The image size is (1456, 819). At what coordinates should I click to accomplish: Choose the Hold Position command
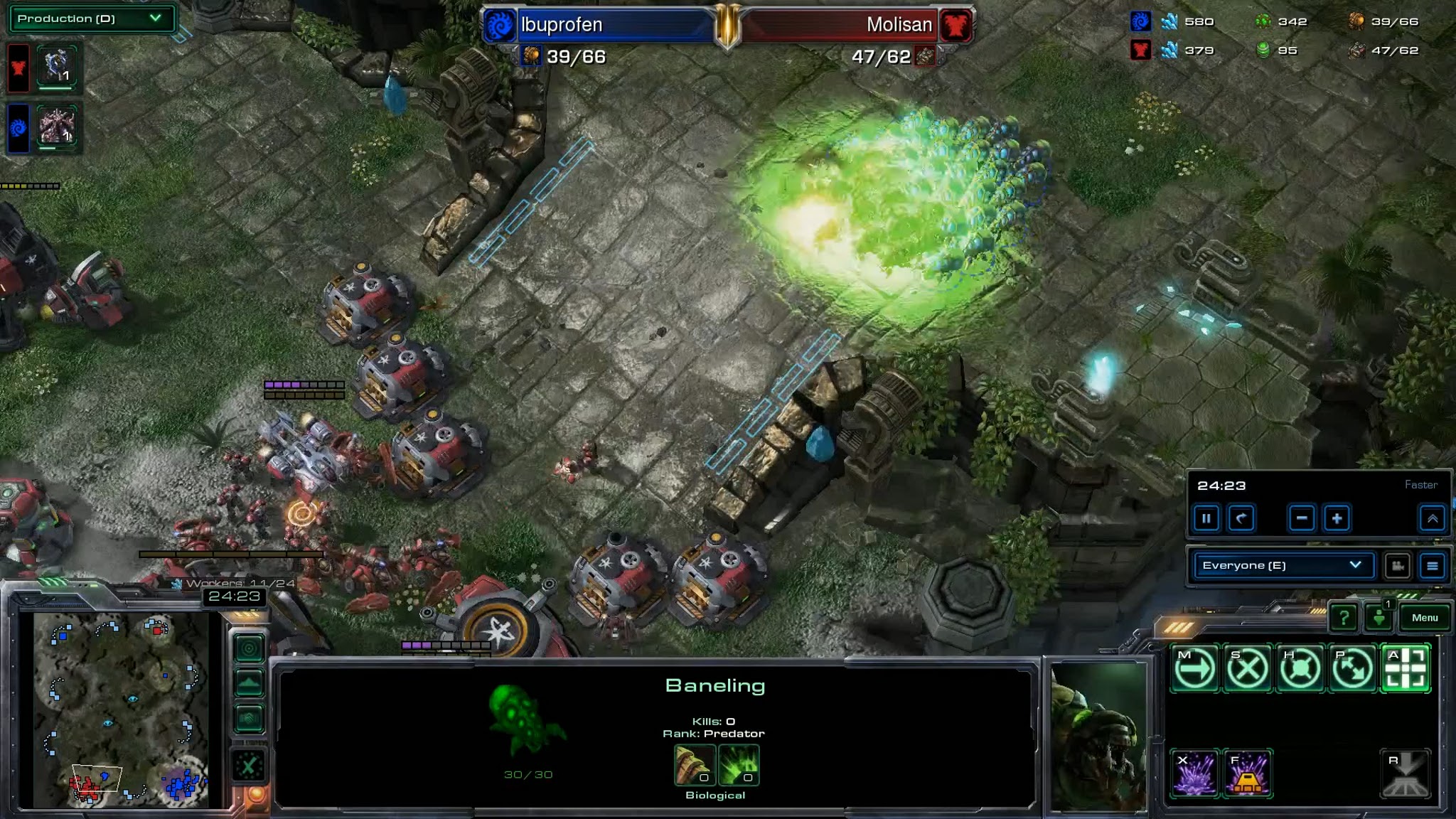coord(1300,668)
